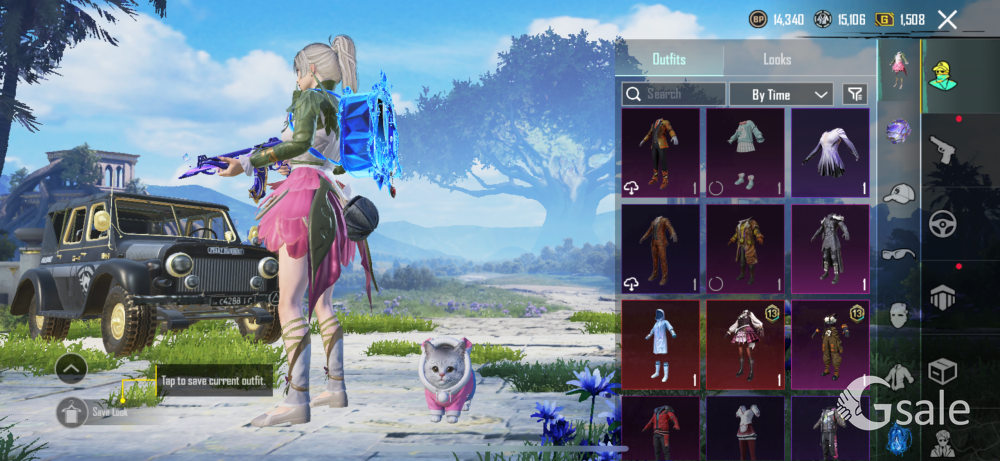
Task: Expand the up-arrow circle button
Action: click(x=71, y=369)
